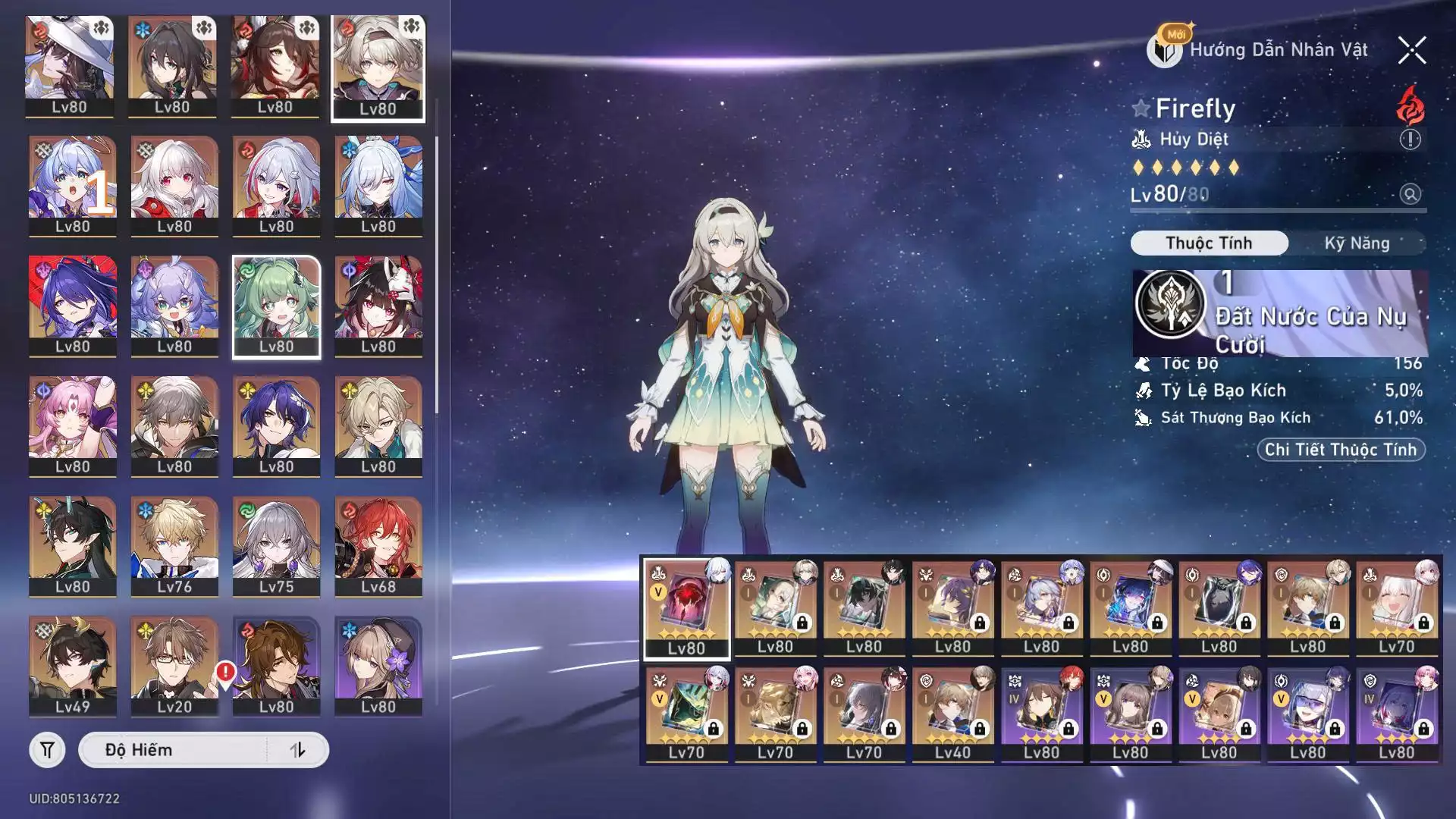Close the character screen
Viewport: 1456px width, 819px height.
[1412, 51]
